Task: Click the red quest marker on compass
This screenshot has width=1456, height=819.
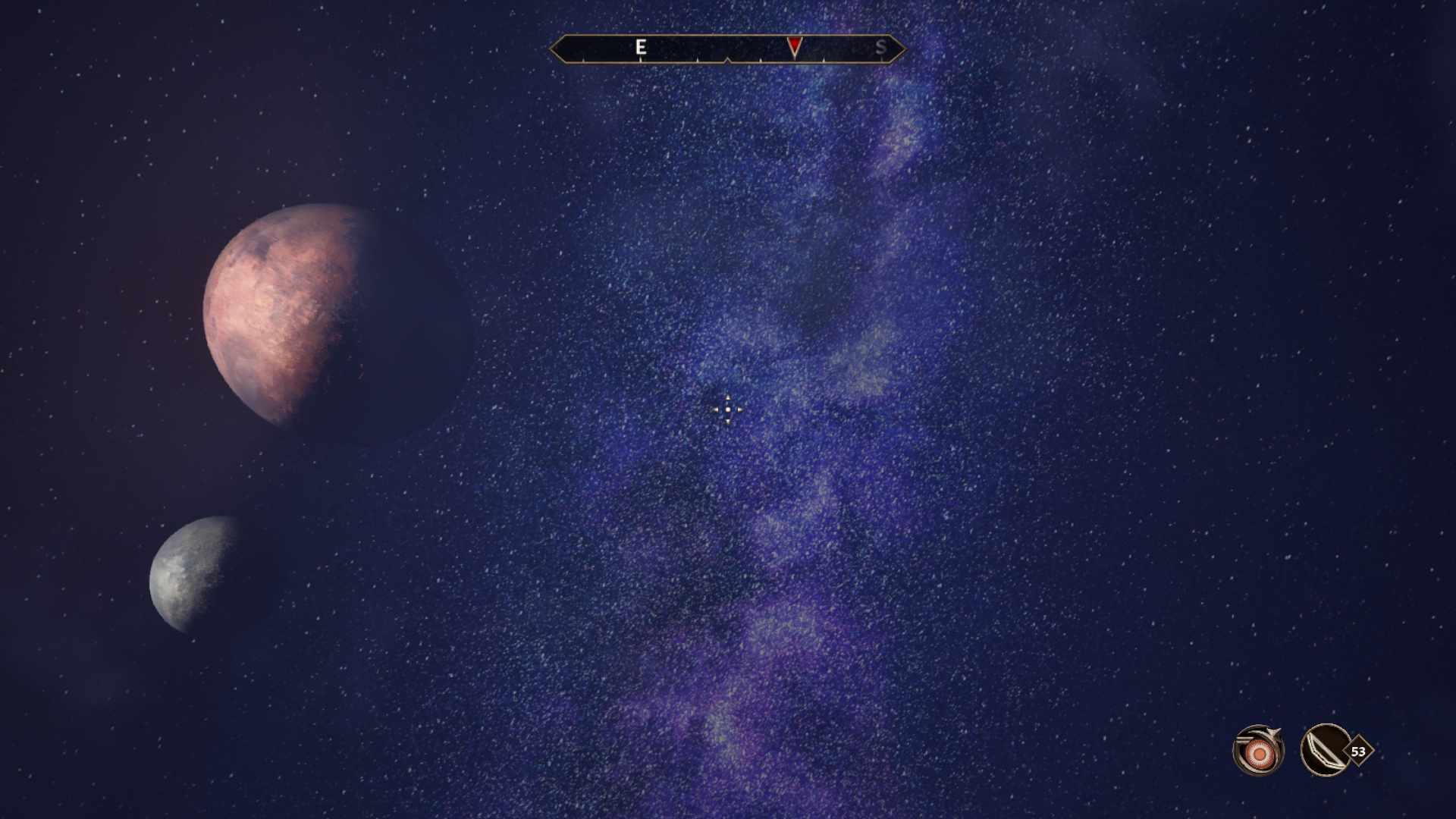Action: (x=794, y=47)
